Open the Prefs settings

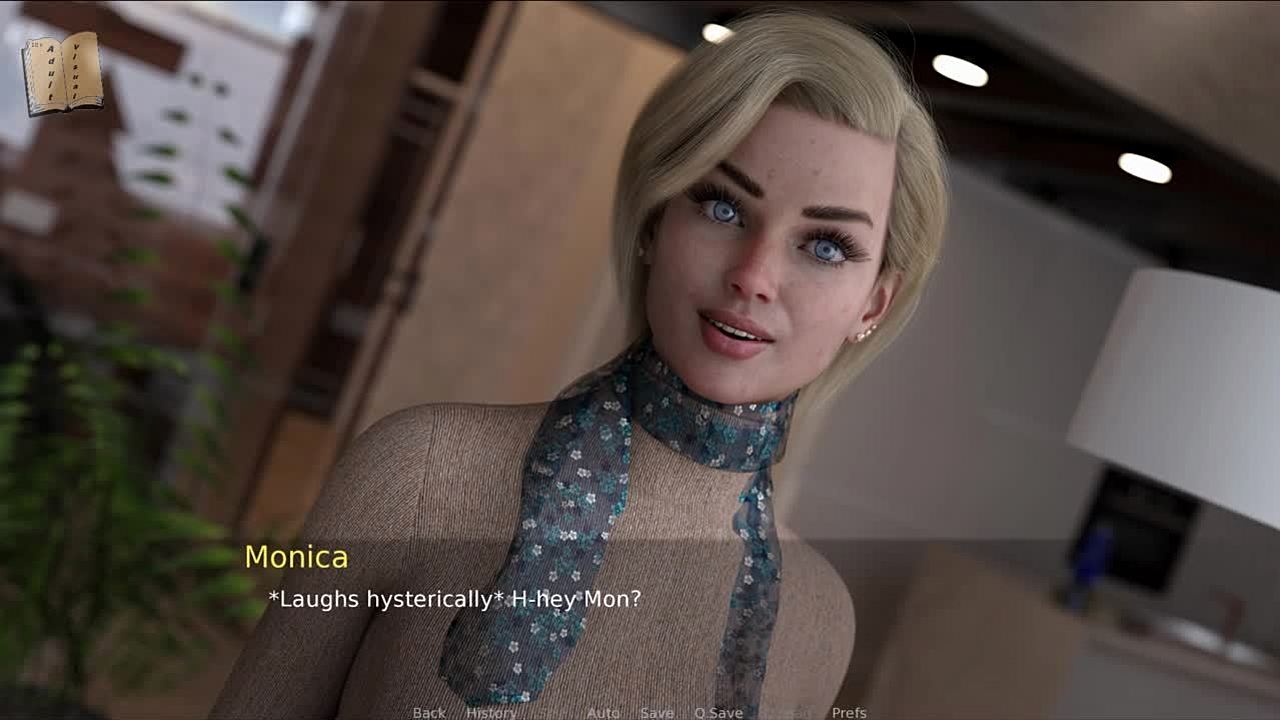pos(849,712)
